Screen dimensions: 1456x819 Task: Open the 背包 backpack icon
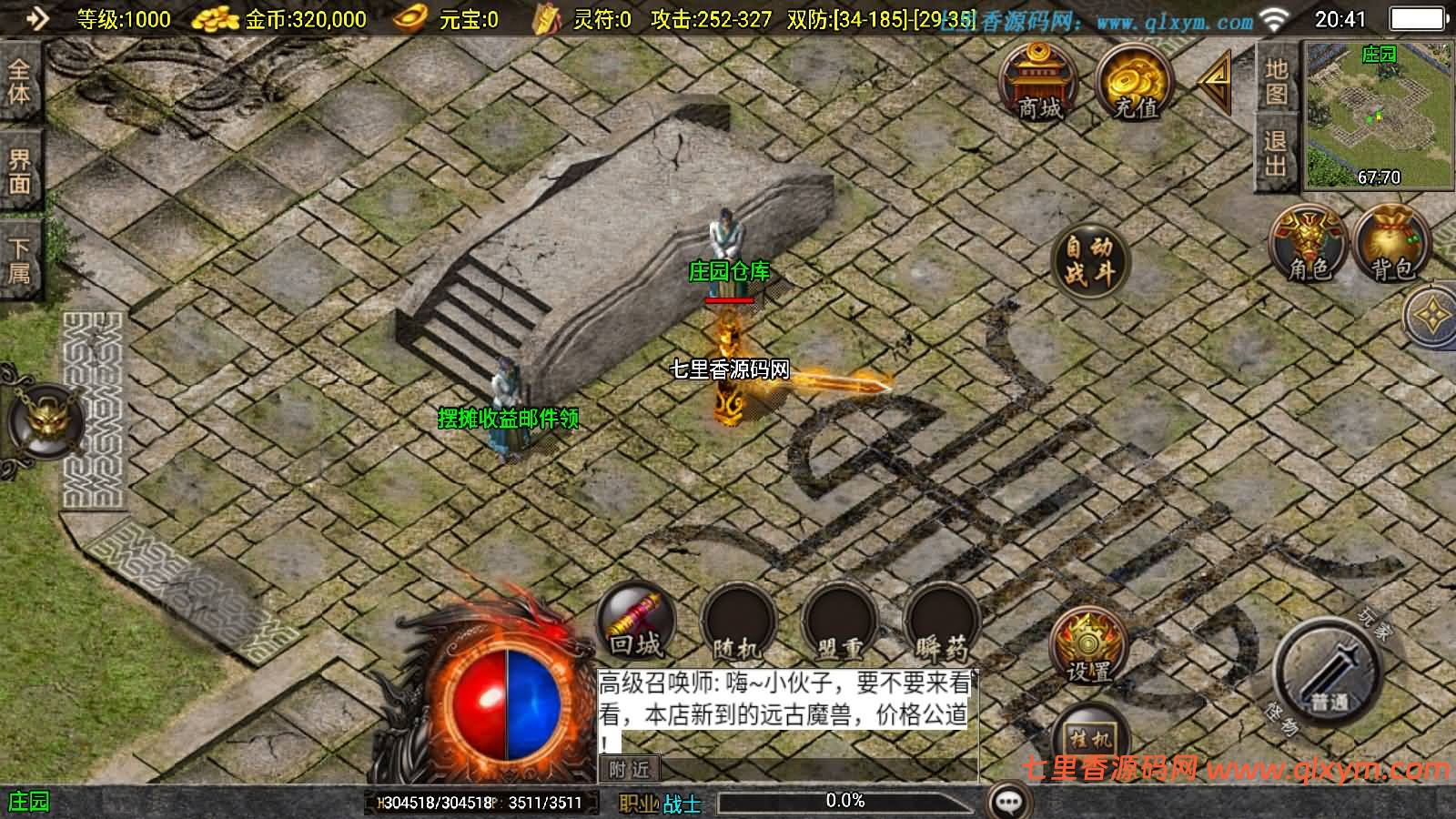pyautogui.click(x=1388, y=246)
